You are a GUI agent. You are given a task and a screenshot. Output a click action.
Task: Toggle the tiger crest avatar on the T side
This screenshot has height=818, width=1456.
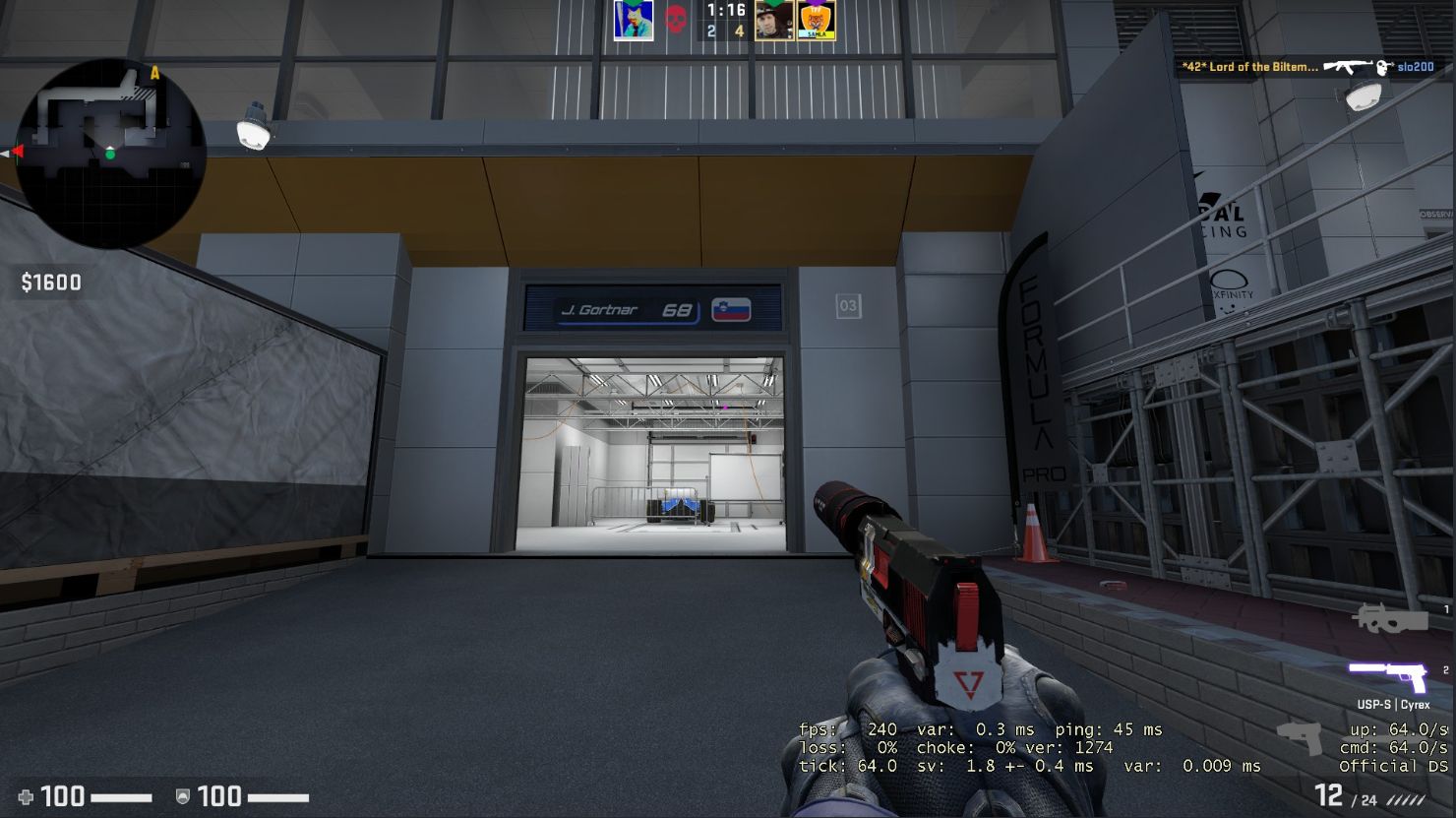[x=817, y=22]
